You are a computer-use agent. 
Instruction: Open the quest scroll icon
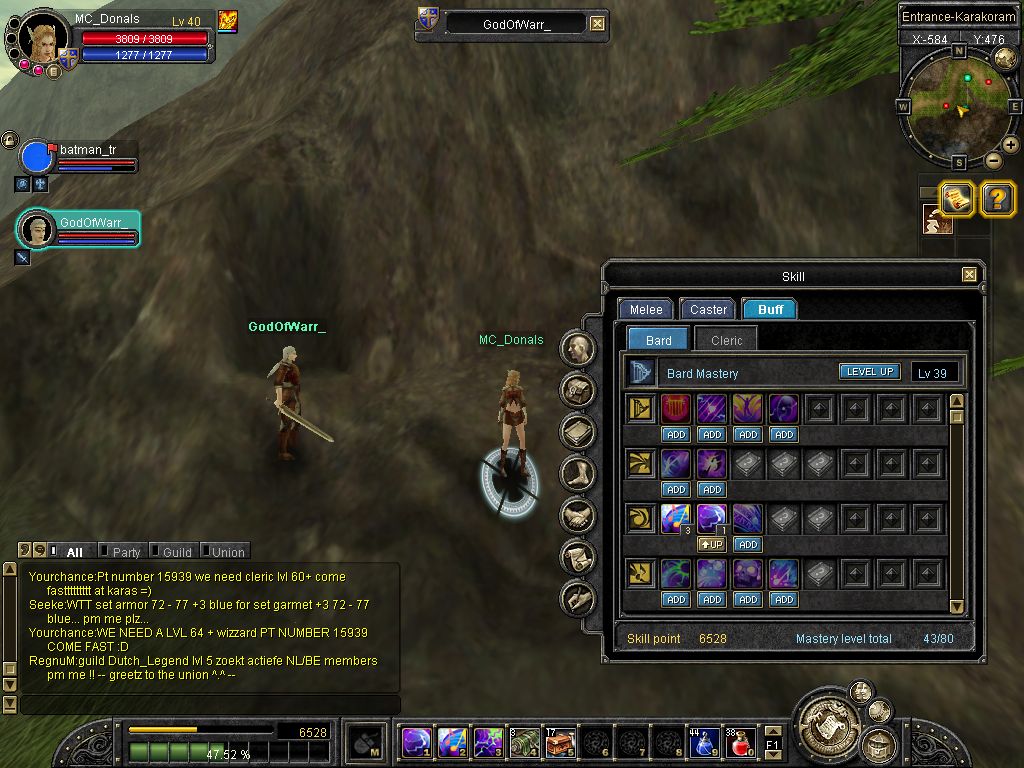pos(957,199)
